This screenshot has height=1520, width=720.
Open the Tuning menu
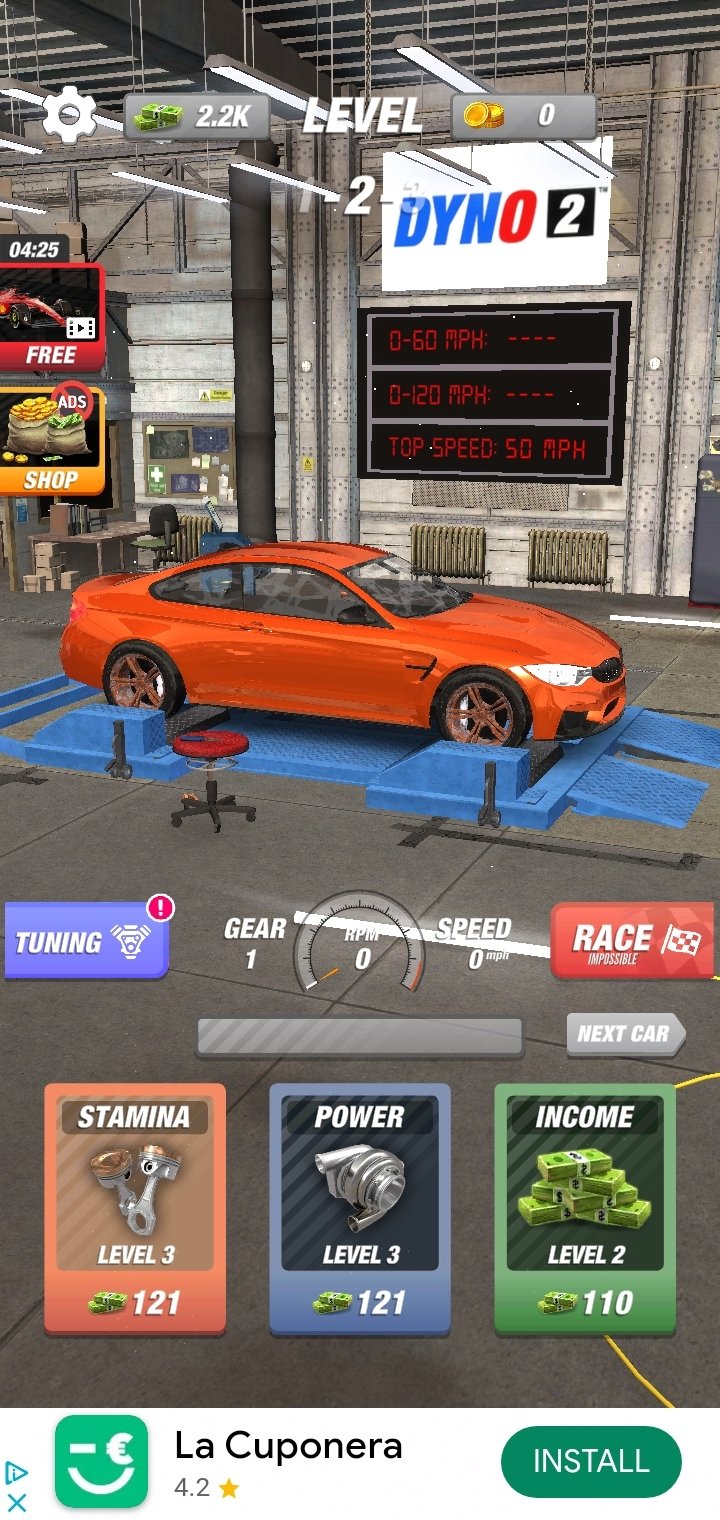86,940
